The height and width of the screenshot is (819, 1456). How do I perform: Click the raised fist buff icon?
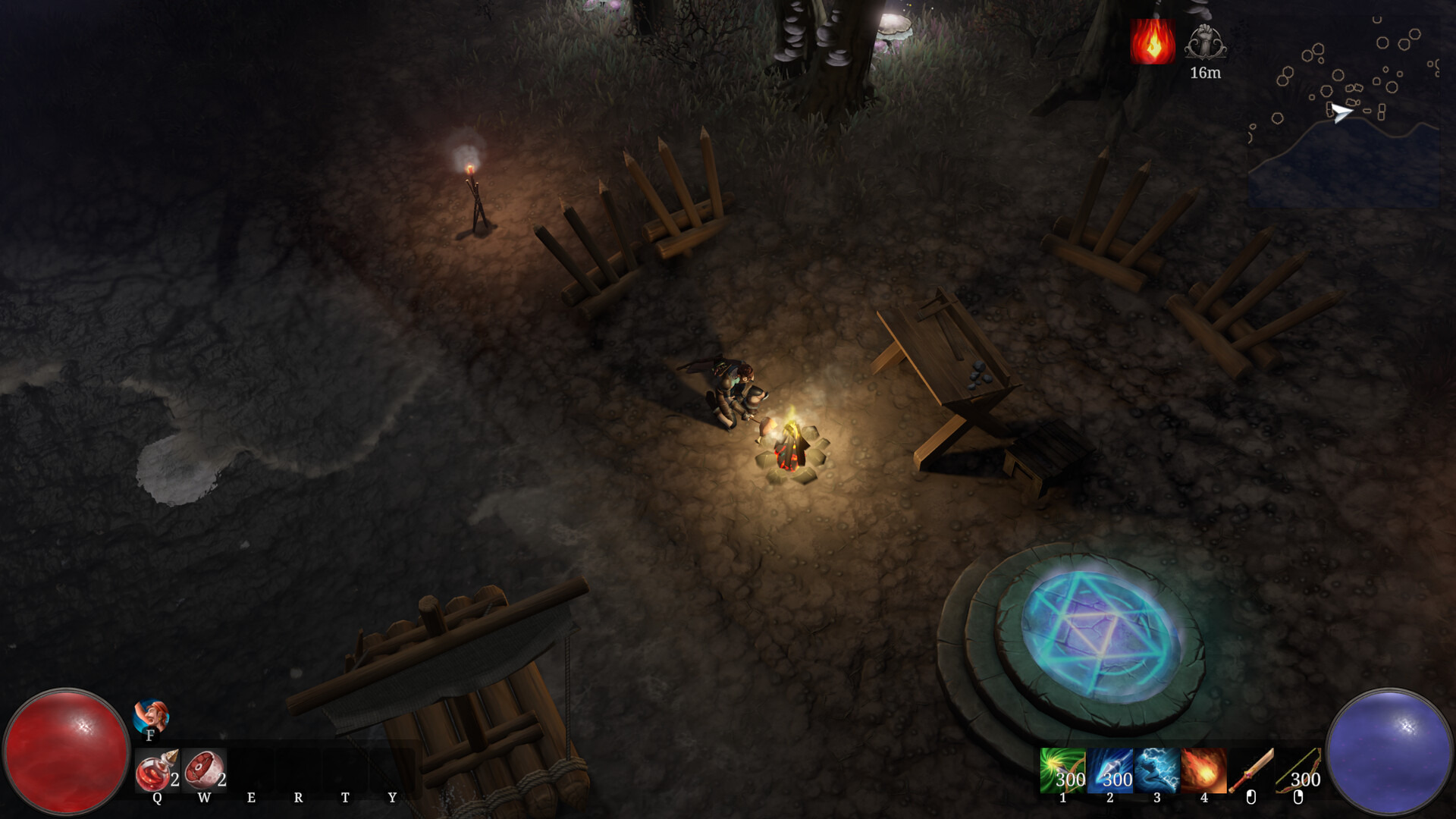[1205, 42]
